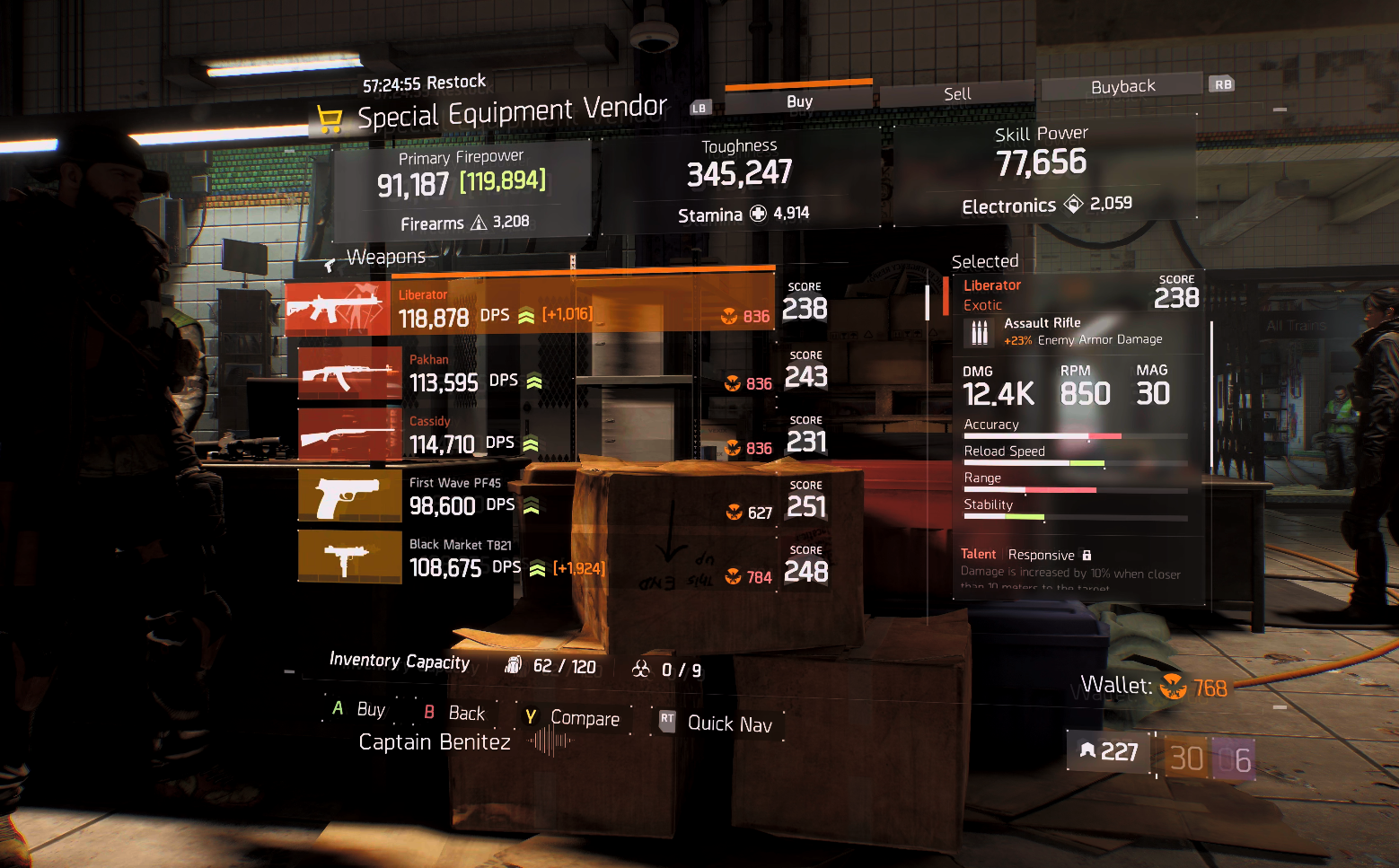
Task: Click the green DPS arrows on Black Market T821
Action: tap(536, 566)
